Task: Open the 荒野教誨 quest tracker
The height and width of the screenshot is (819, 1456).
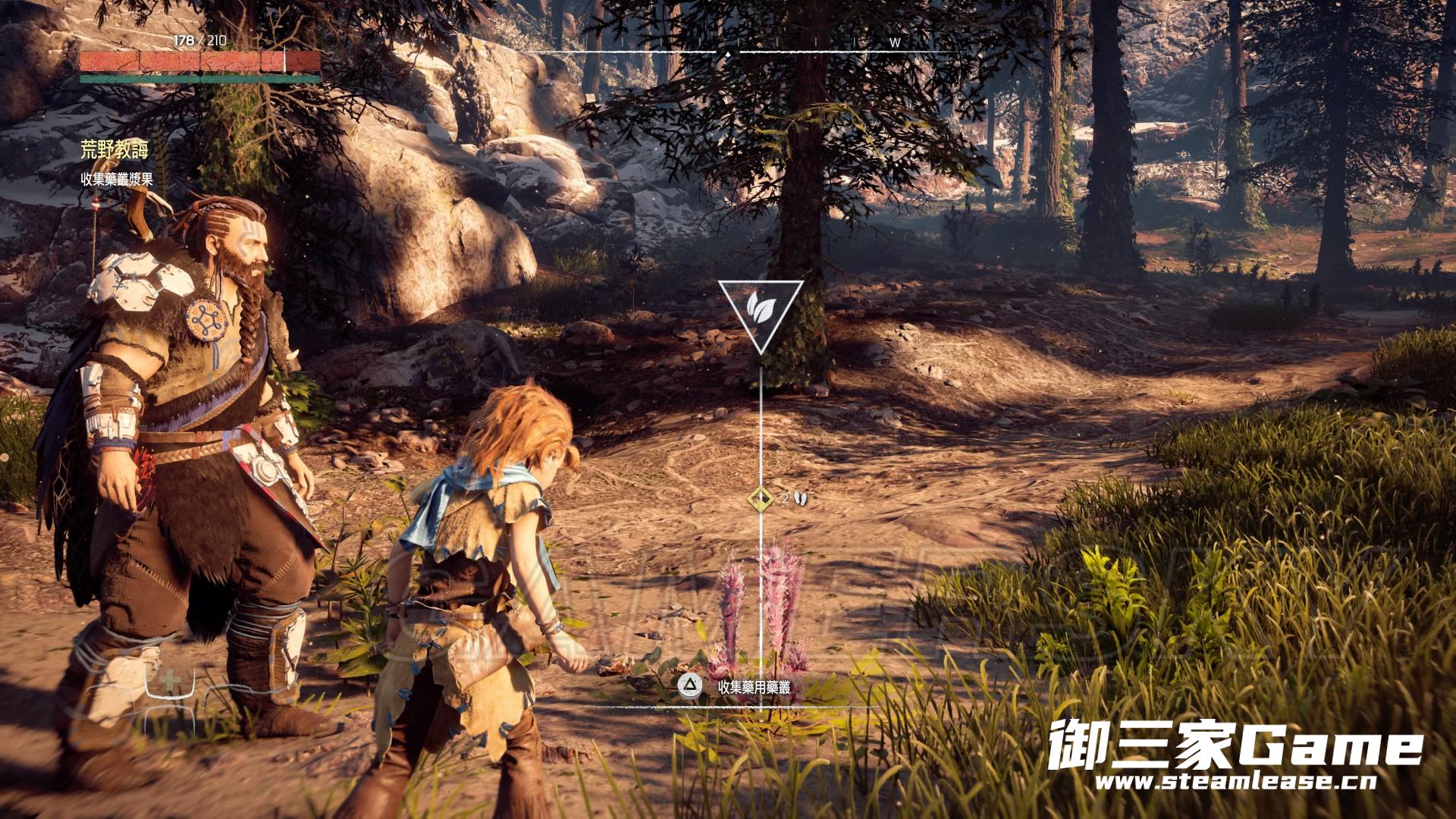Action: coord(115,150)
